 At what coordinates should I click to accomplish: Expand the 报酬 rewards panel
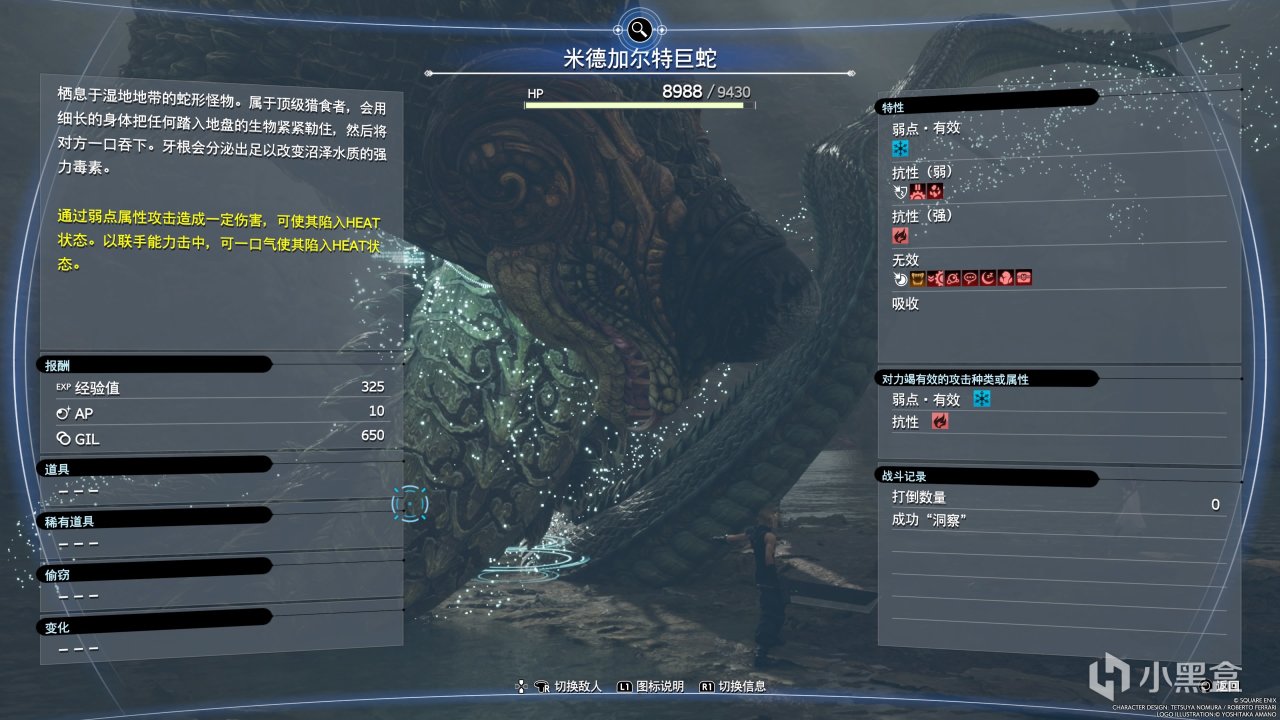point(60,363)
